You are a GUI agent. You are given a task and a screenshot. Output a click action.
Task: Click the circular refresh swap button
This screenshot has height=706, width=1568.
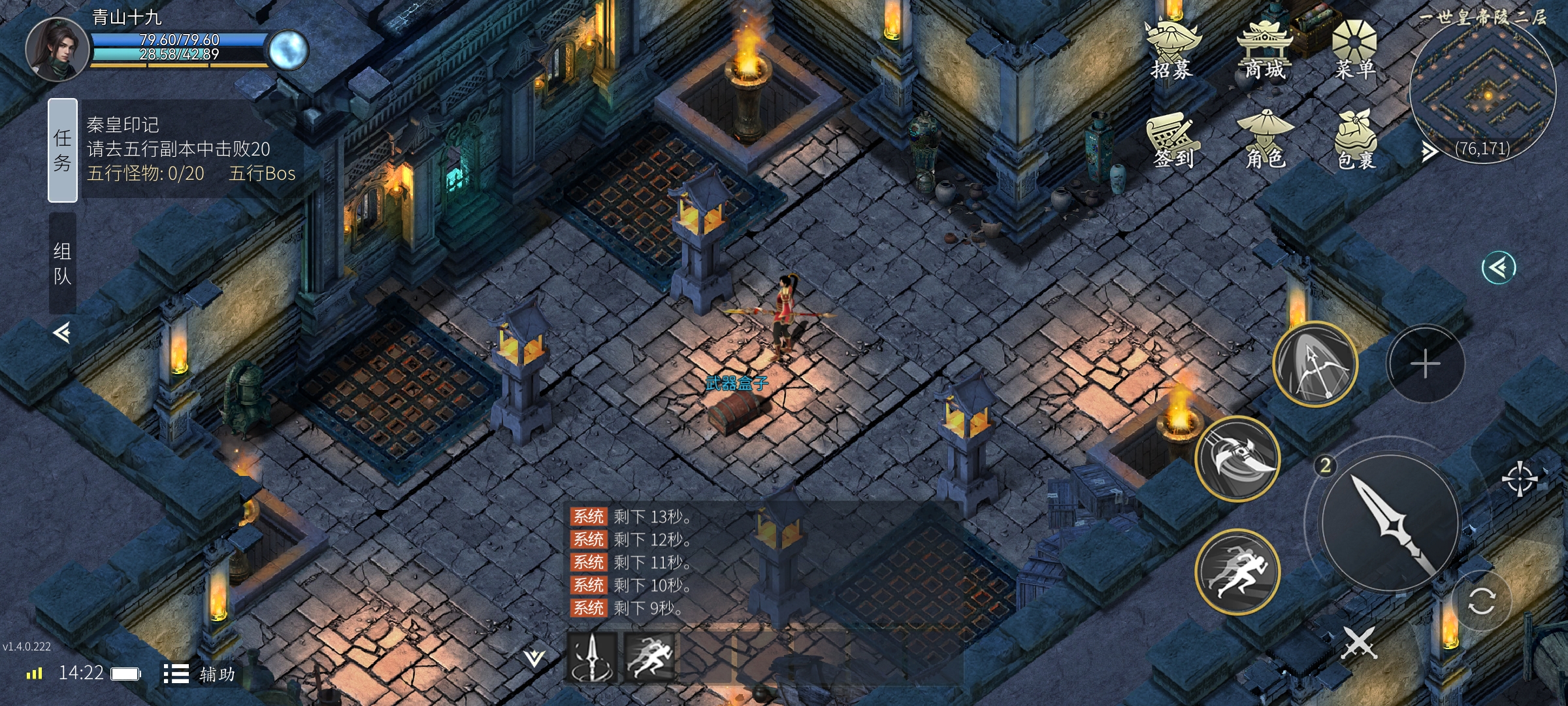1481,601
